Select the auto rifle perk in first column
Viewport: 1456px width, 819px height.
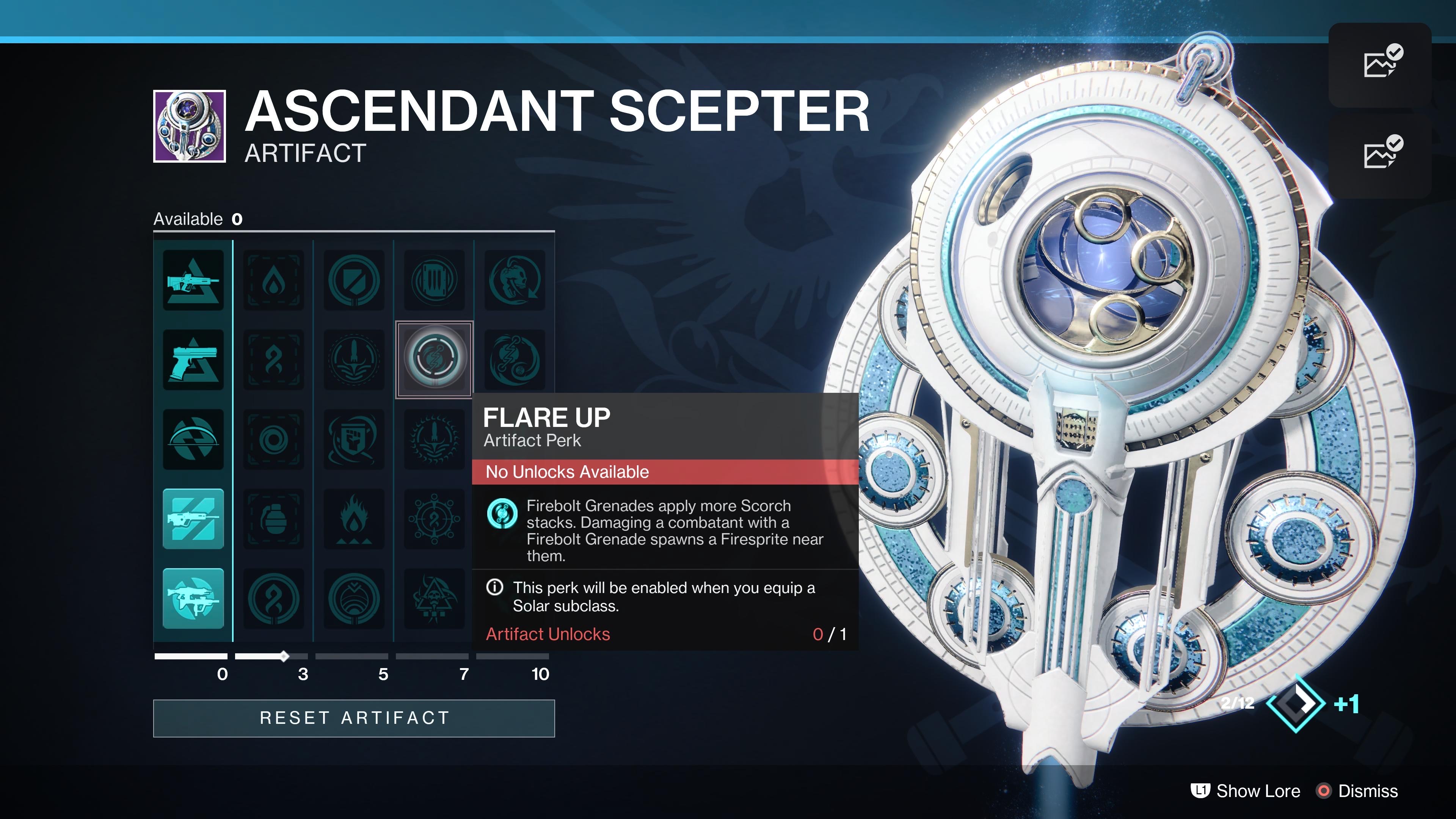[x=193, y=280]
